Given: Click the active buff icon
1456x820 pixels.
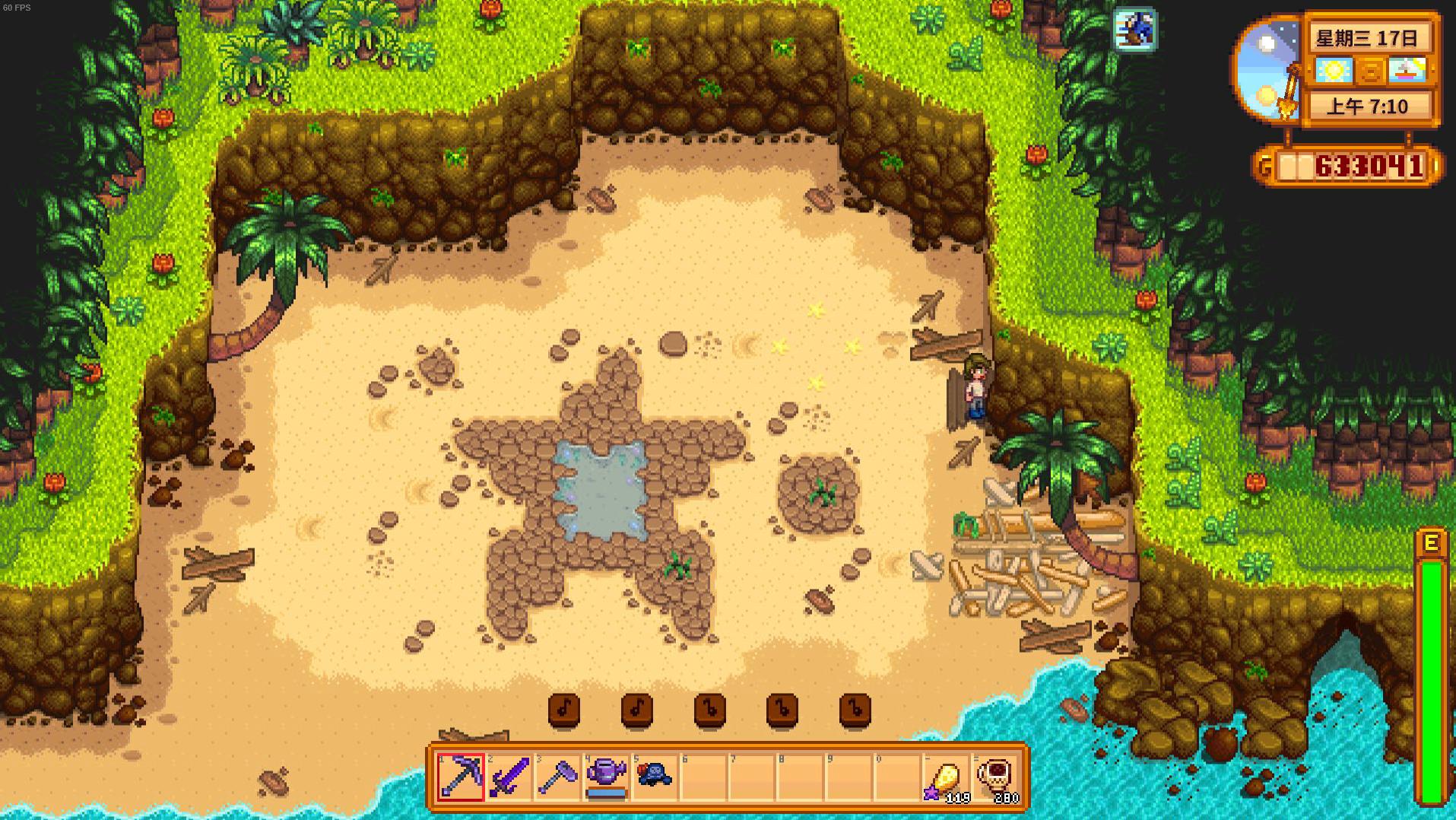Looking at the screenshot, I should click(1134, 30).
